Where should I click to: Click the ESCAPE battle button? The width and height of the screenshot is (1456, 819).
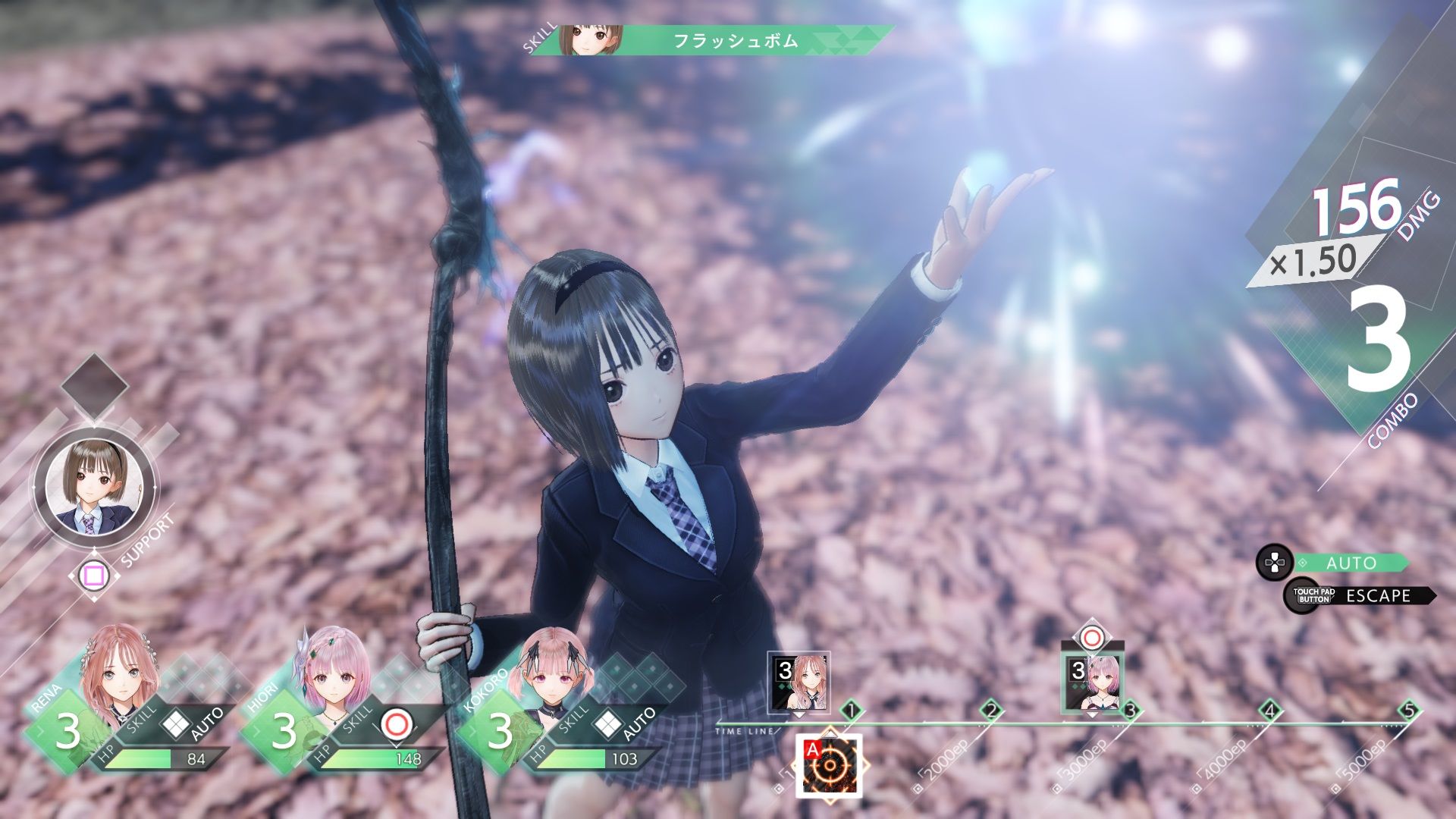click(x=1376, y=596)
